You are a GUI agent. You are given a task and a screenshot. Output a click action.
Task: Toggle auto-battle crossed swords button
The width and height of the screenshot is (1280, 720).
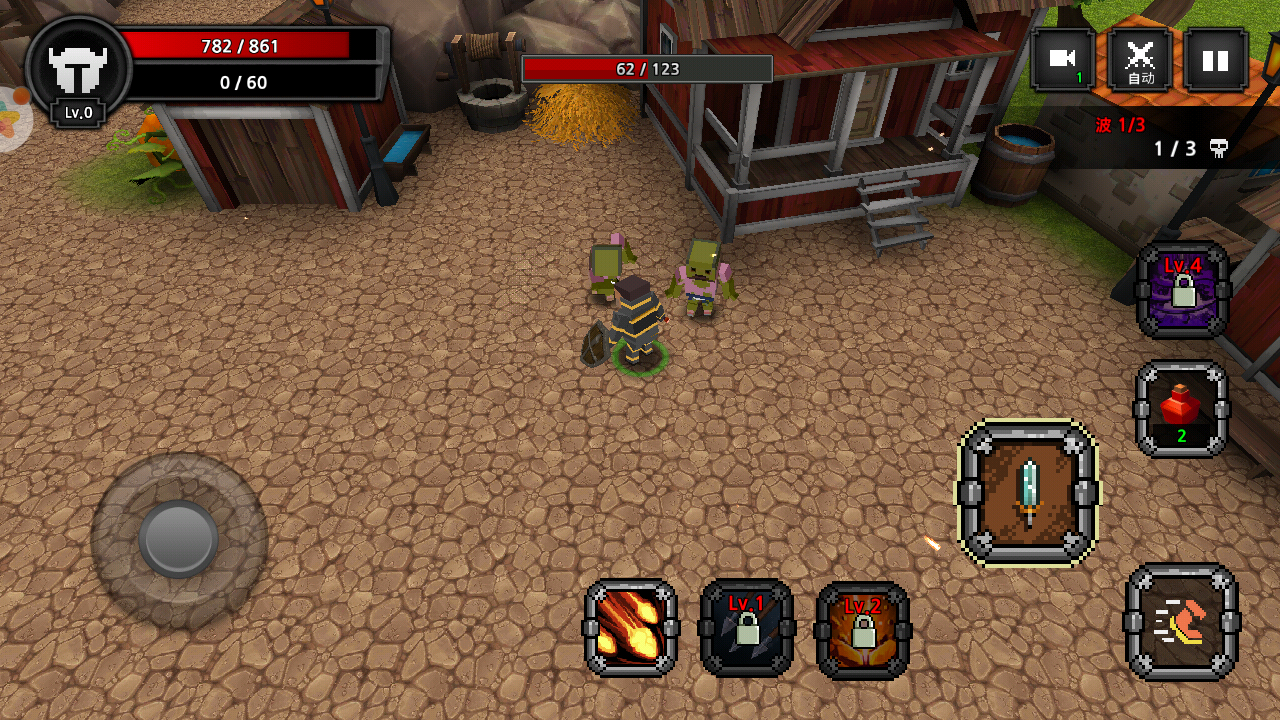pos(1140,60)
